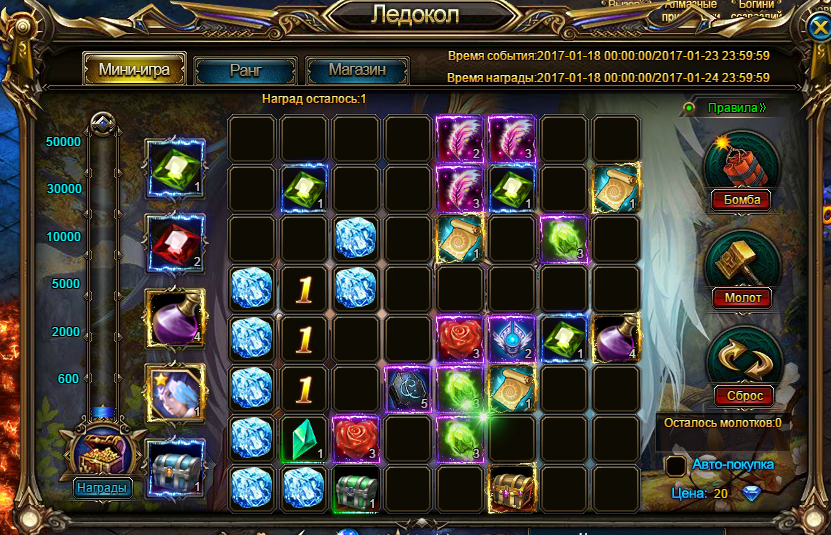
Task: Open the Магазин tab
Action: coord(356,71)
